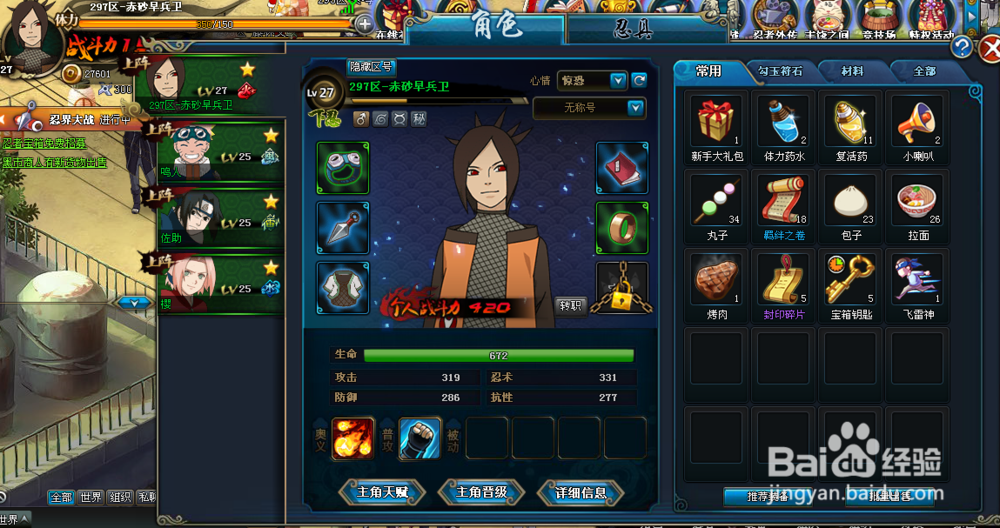Image resolution: width=1000 pixels, height=528 pixels.
Task: Click the fireball 奥义 skill icon
Action: (x=354, y=438)
